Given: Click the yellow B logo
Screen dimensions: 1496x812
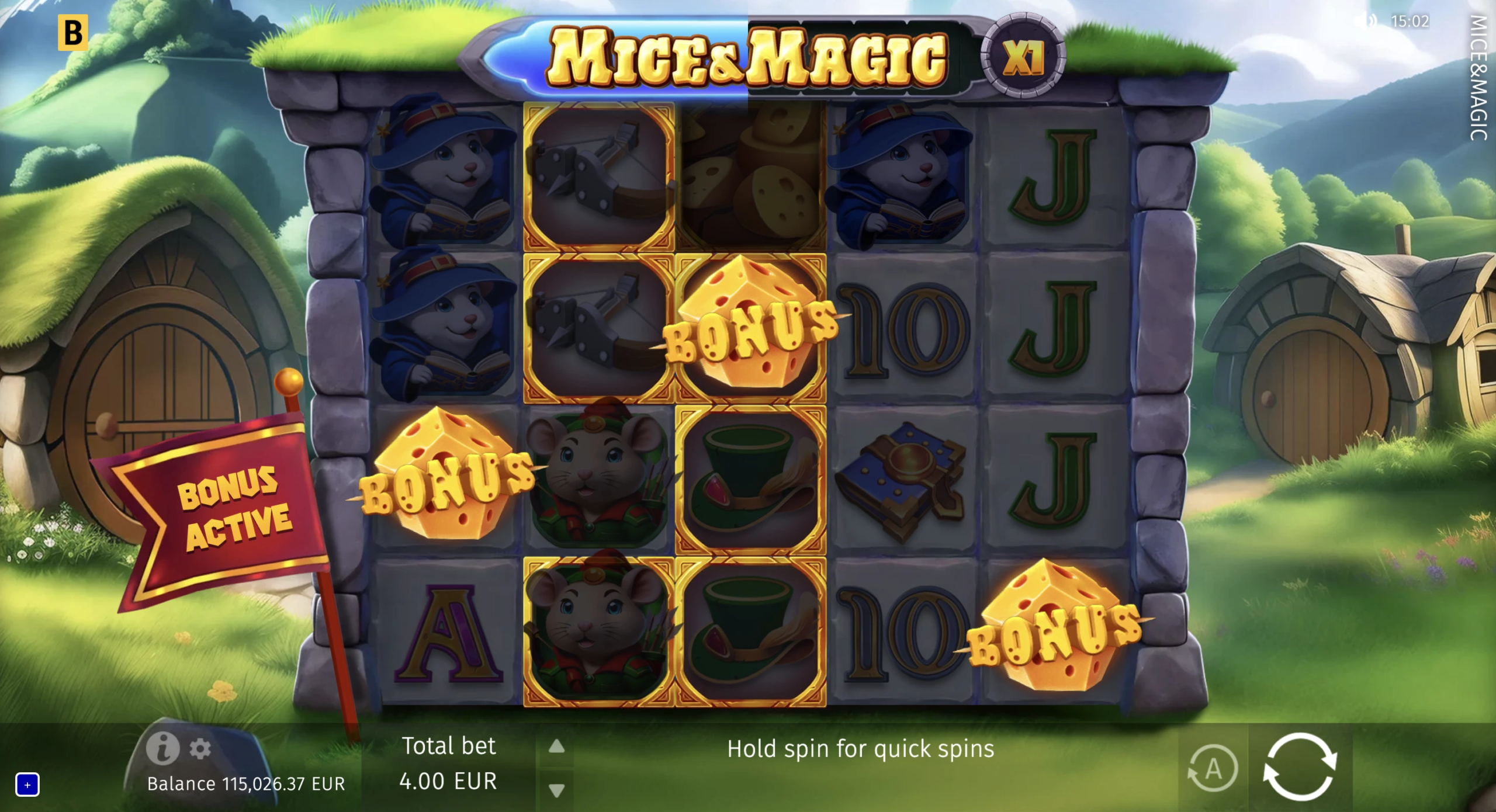Looking at the screenshot, I should [73, 33].
